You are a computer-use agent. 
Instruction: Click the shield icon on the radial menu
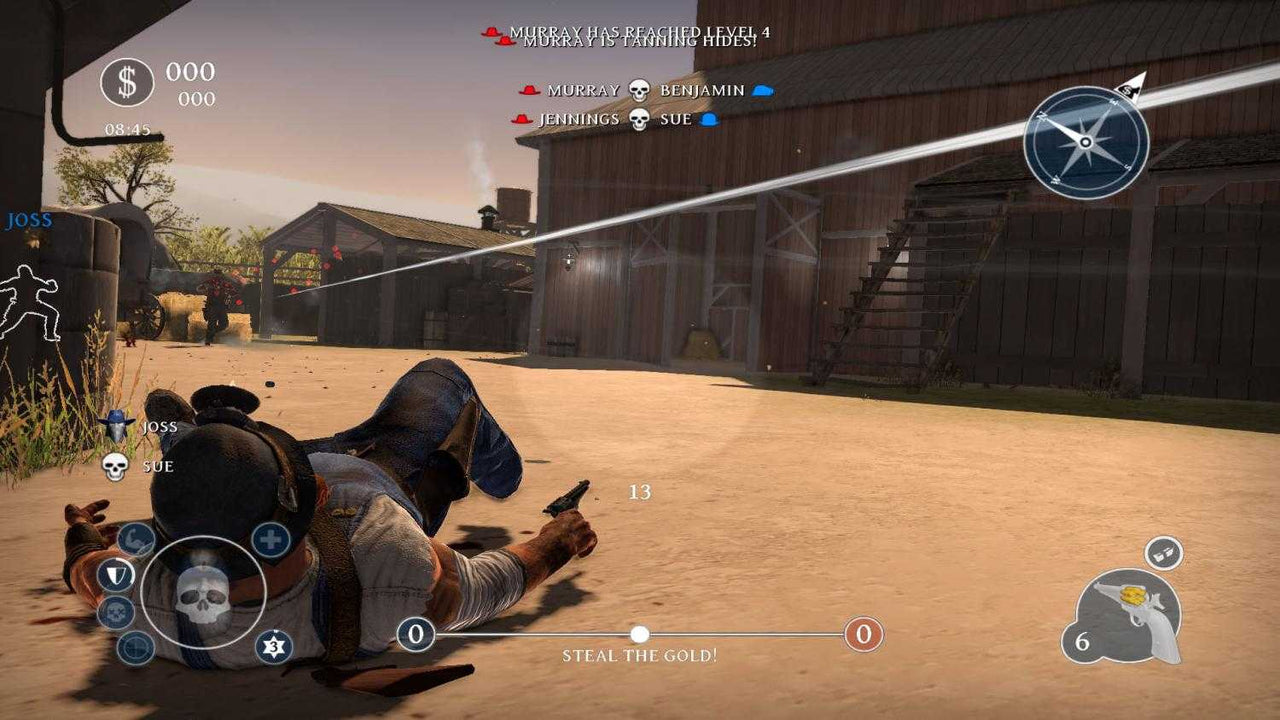pos(117,573)
